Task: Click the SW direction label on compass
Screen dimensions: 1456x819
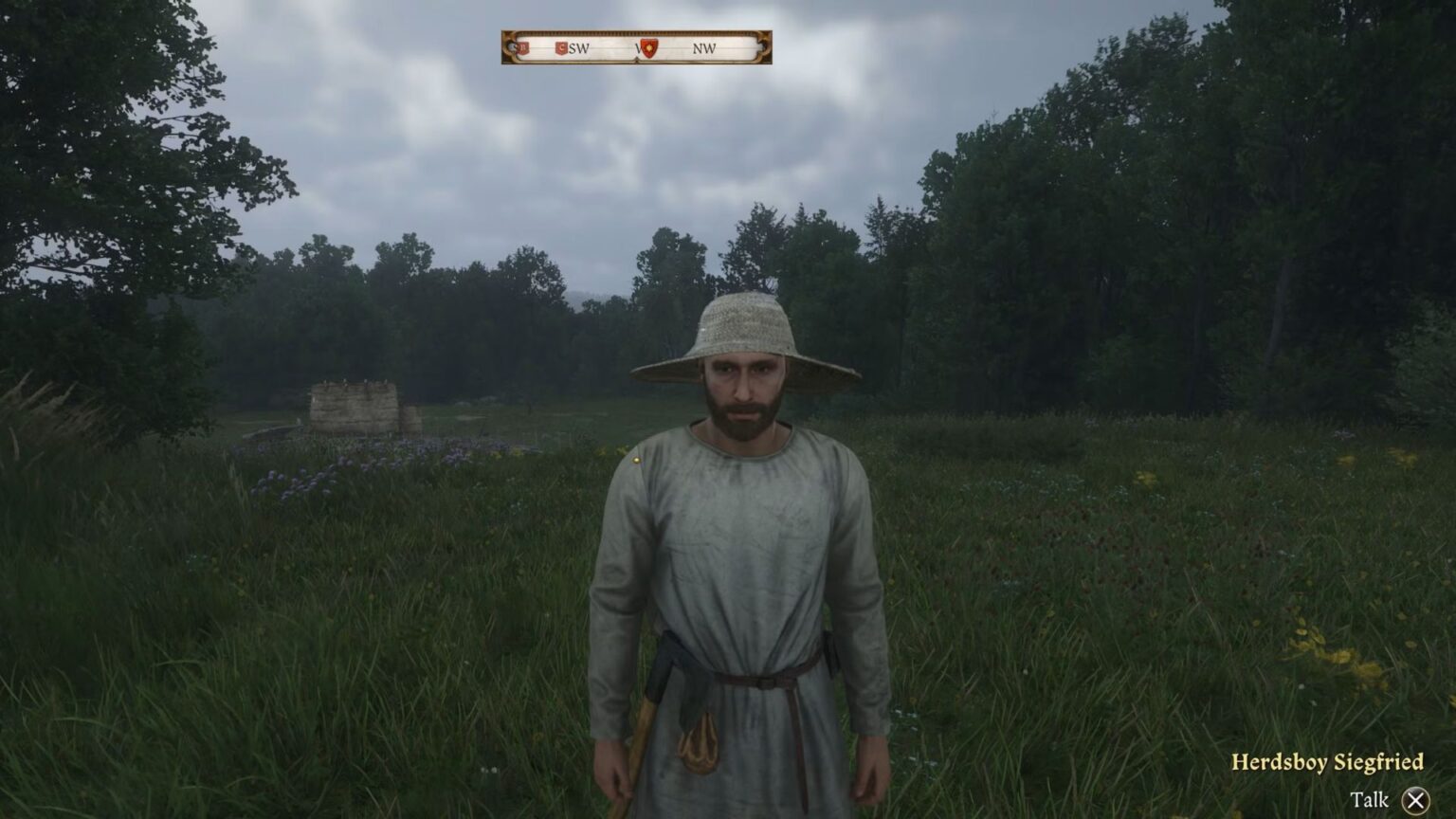Action: click(579, 48)
